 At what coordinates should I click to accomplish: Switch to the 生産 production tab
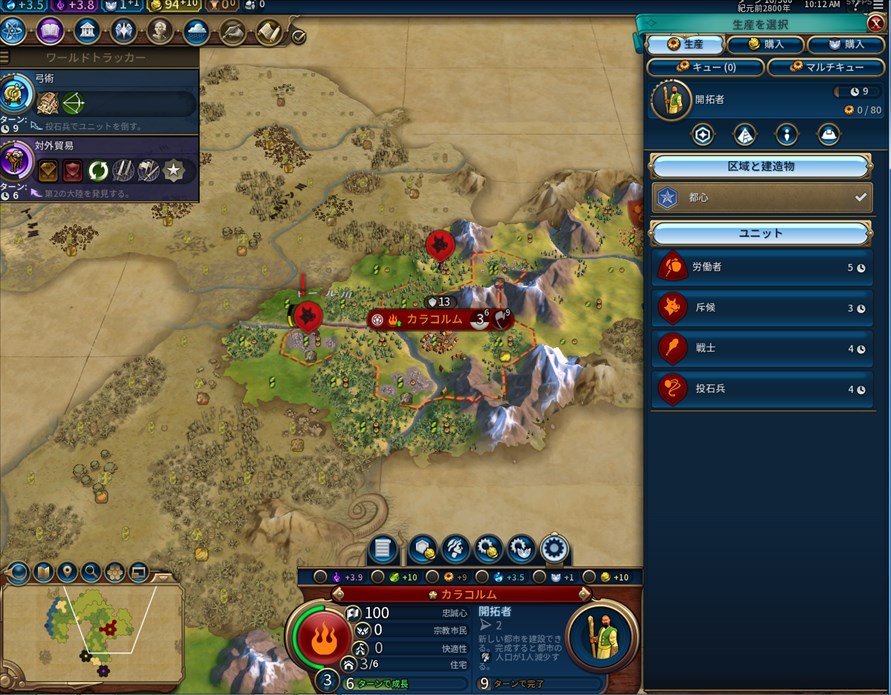click(684, 44)
